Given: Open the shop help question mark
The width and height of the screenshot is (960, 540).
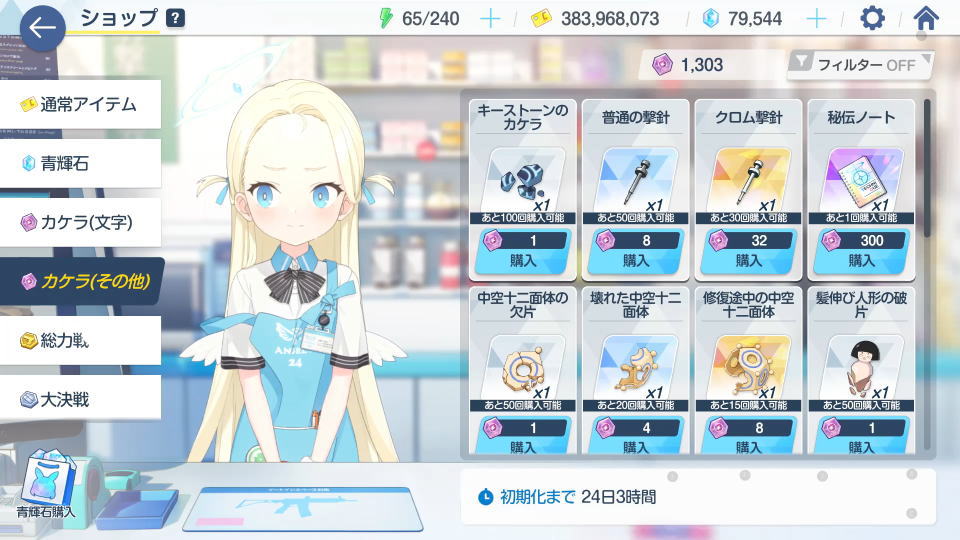Looking at the screenshot, I should coord(175,18).
